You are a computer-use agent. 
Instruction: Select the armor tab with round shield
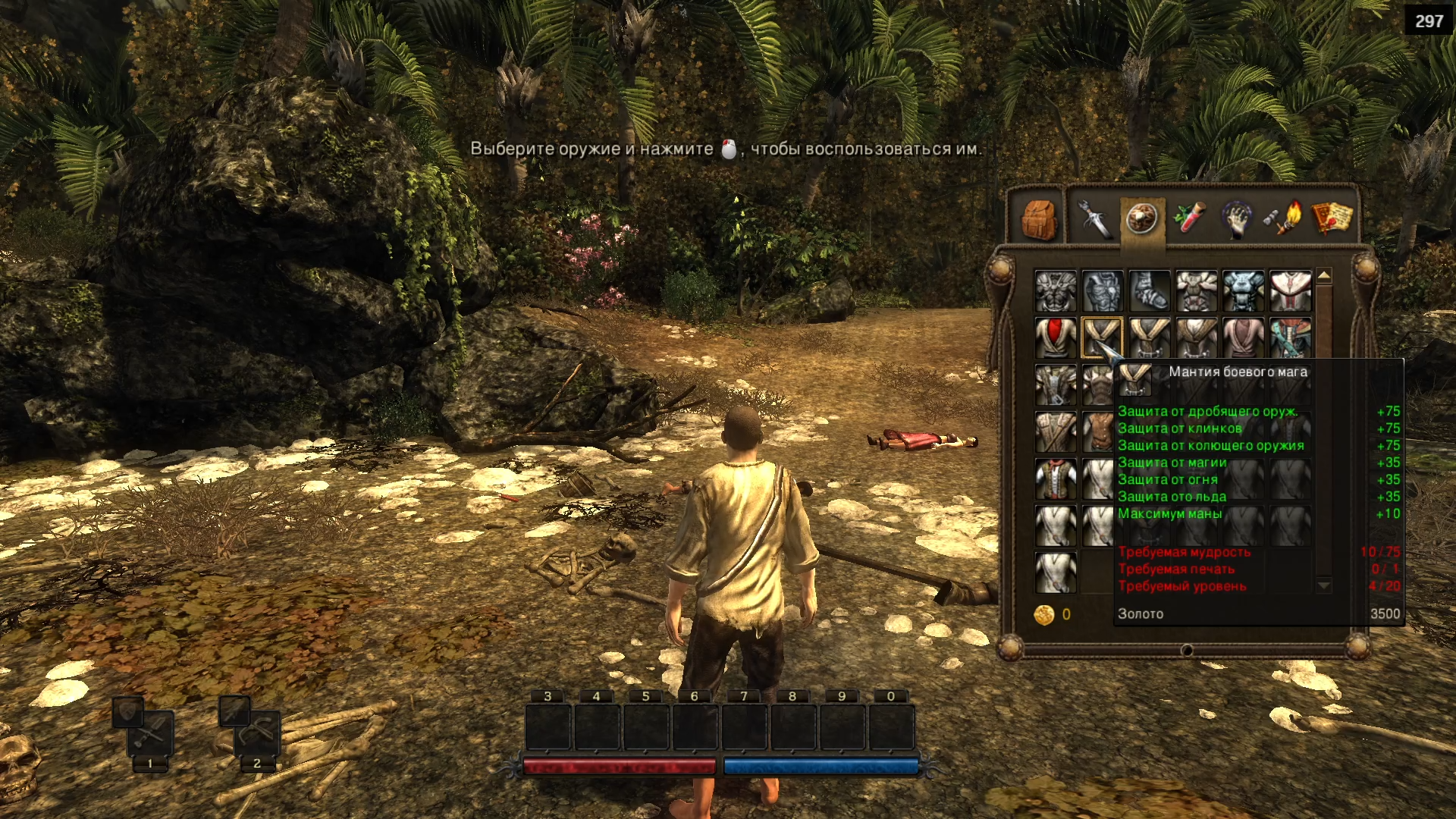pos(1141,219)
